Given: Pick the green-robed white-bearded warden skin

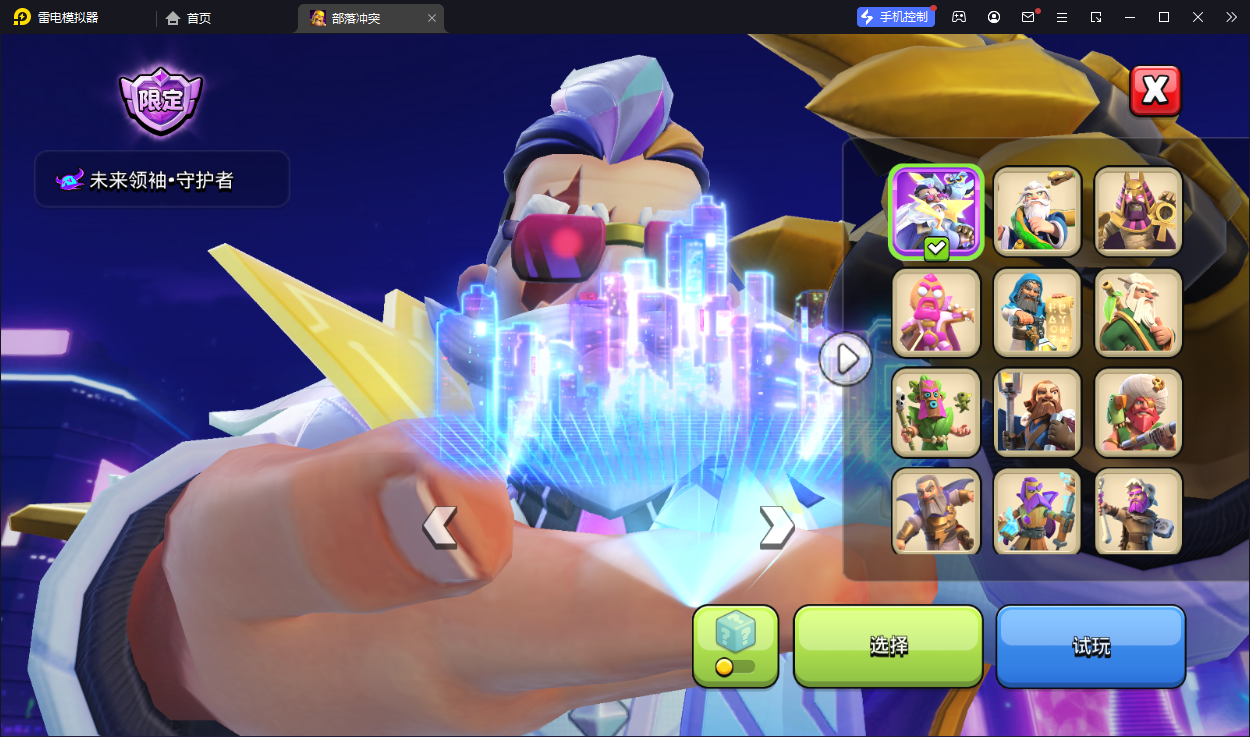Looking at the screenshot, I should pos(1138,312).
